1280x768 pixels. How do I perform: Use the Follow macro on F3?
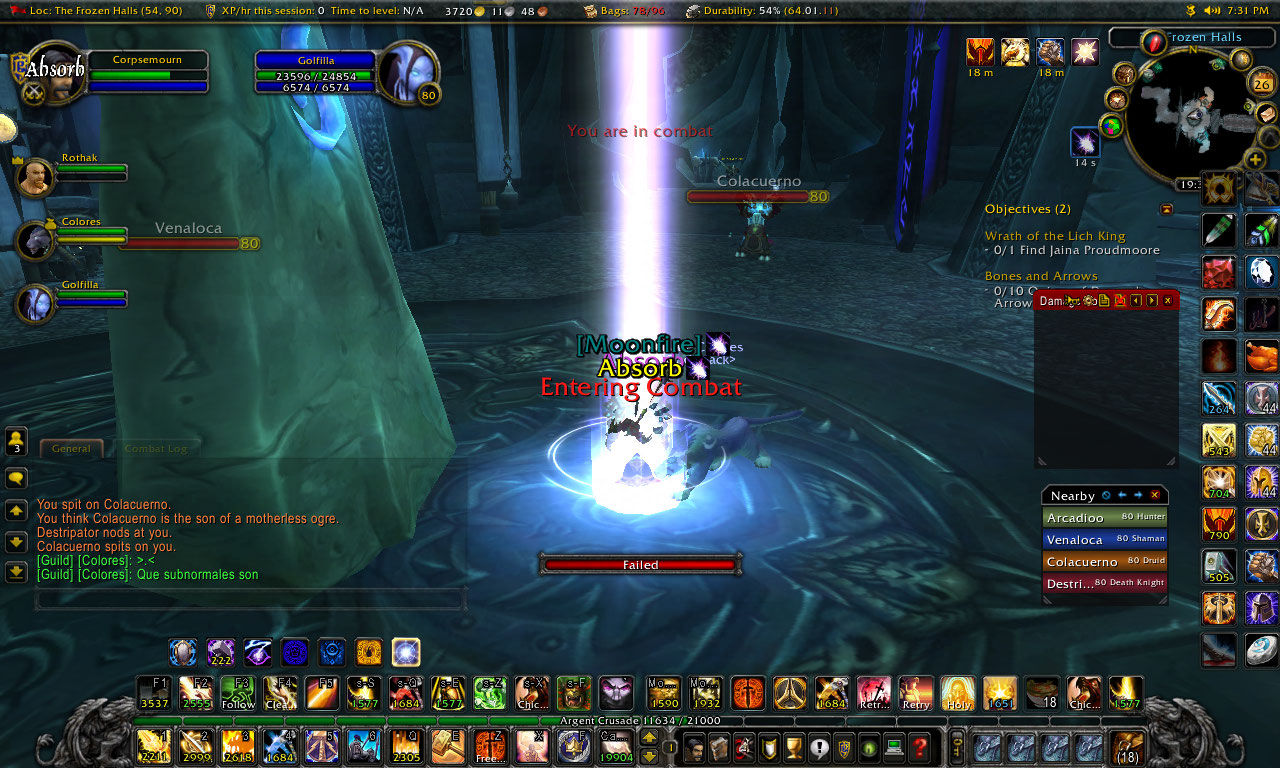[238, 693]
